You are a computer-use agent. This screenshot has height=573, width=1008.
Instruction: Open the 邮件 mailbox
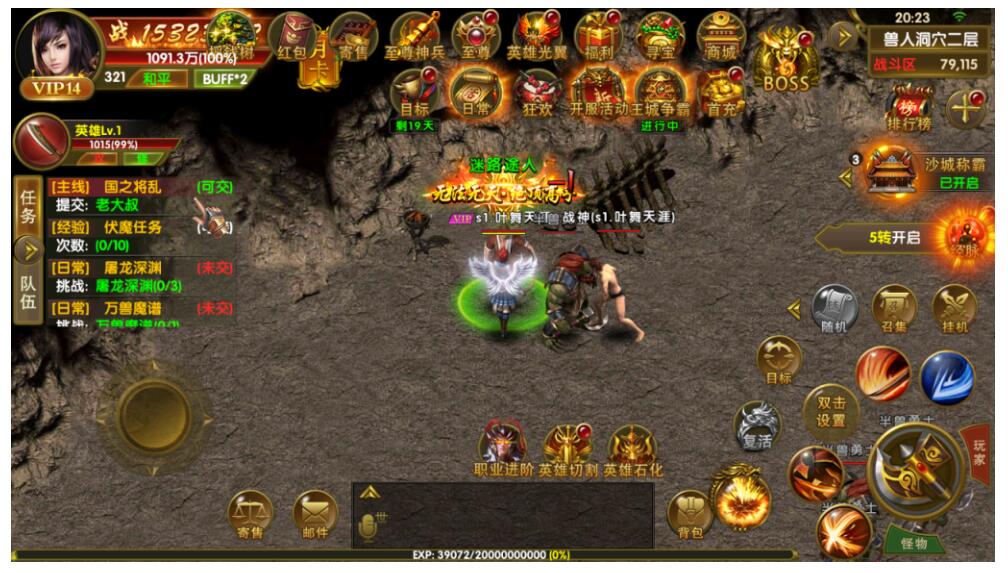click(315, 515)
